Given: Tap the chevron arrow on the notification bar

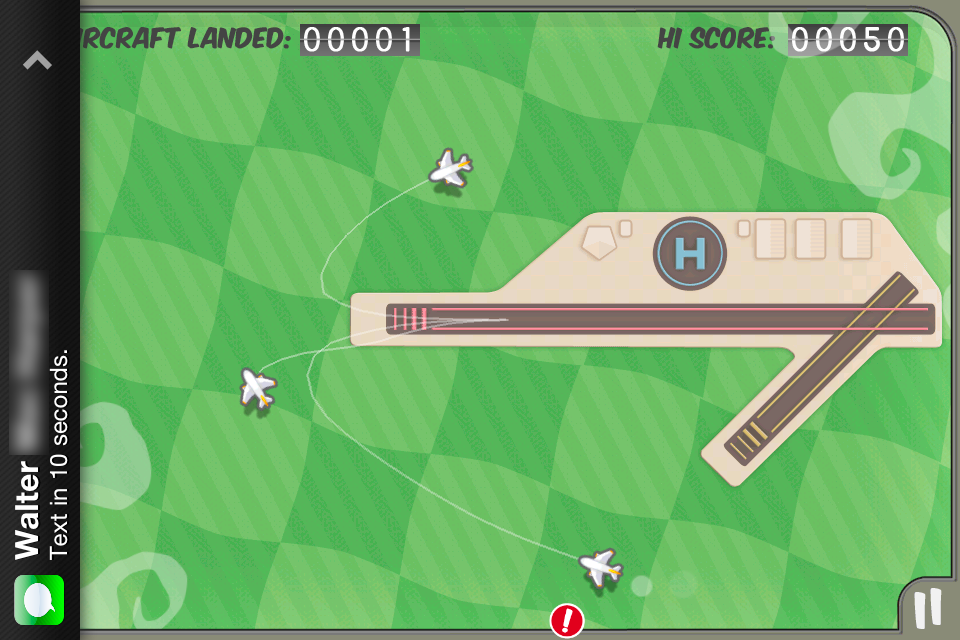Looking at the screenshot, I should click(37, 61).
